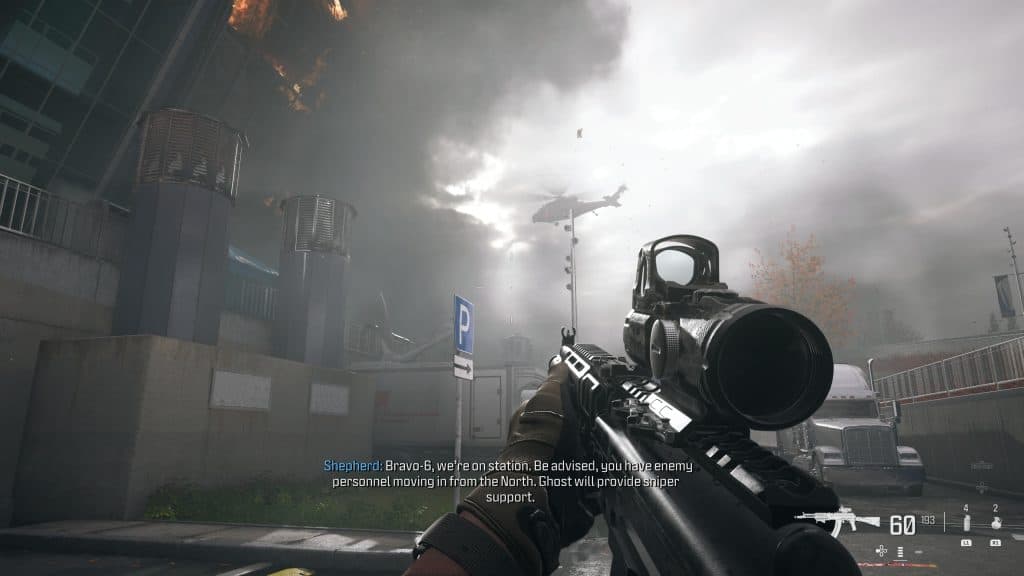Click the cross-shaped medical icon

pos(881,550)
